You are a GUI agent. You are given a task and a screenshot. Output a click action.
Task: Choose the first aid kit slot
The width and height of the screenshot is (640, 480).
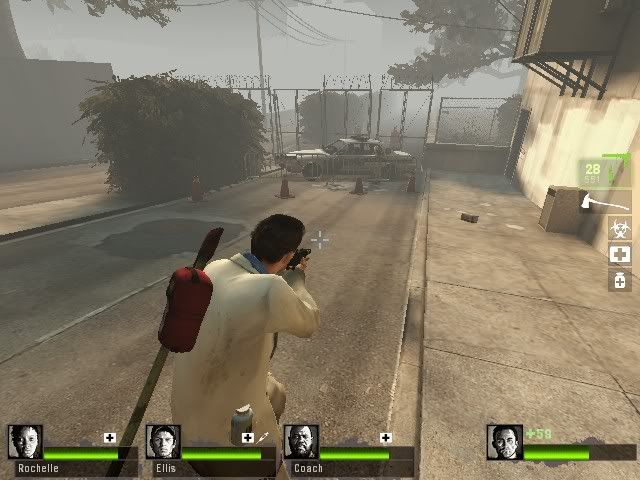620,254
